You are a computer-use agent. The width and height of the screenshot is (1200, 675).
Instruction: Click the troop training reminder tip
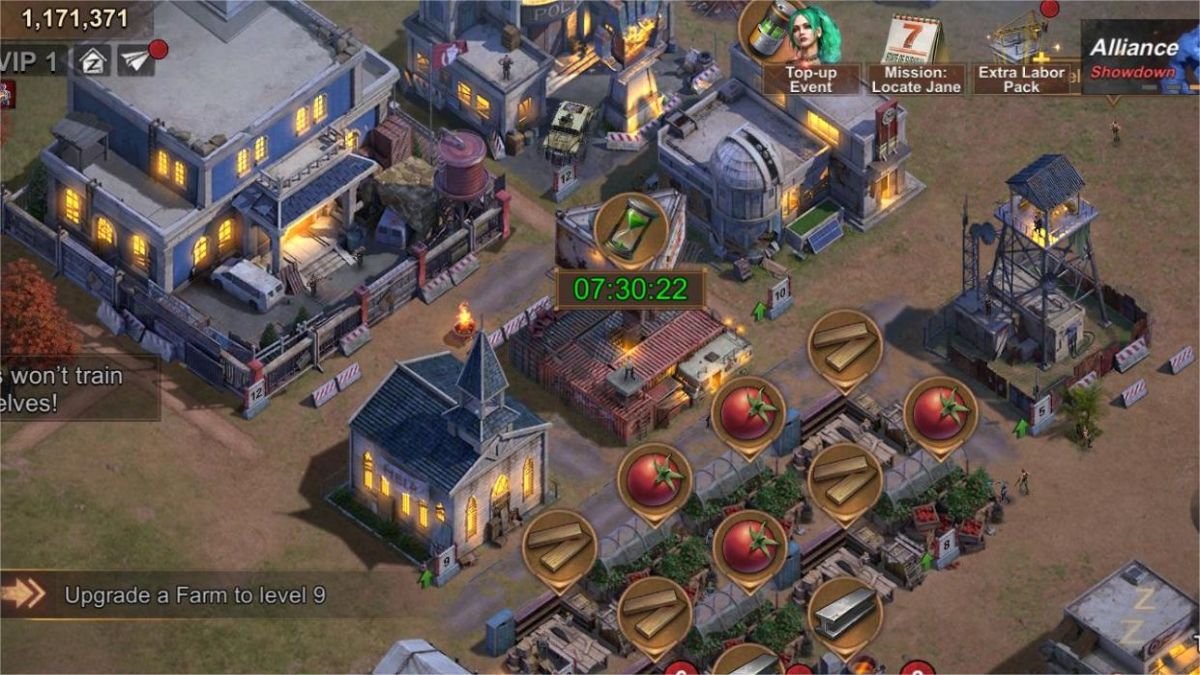75,387
